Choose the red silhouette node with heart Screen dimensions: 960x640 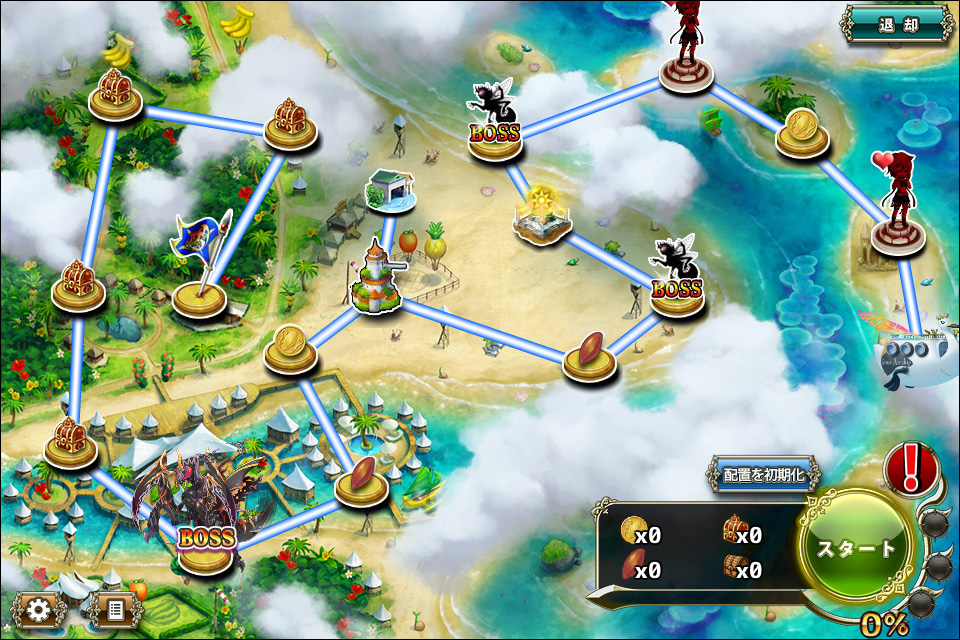click(898, 210)
